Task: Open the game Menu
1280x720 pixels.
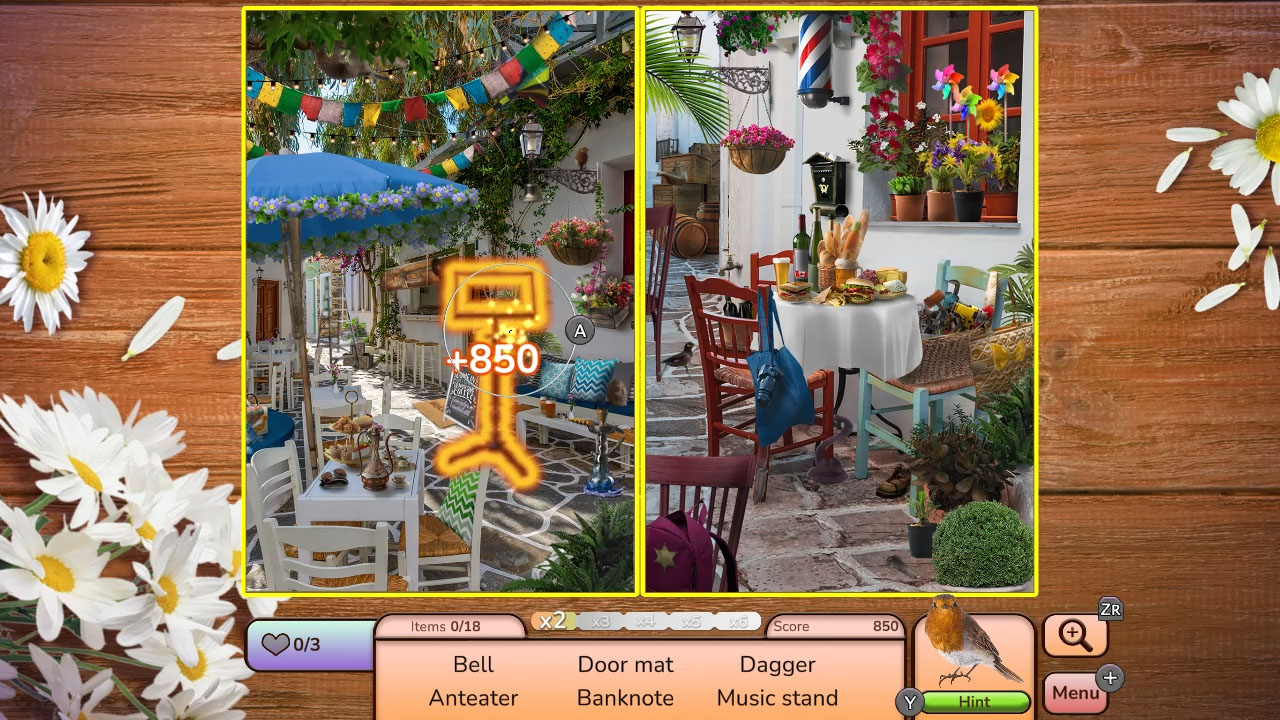Action: pos(1075,692)
